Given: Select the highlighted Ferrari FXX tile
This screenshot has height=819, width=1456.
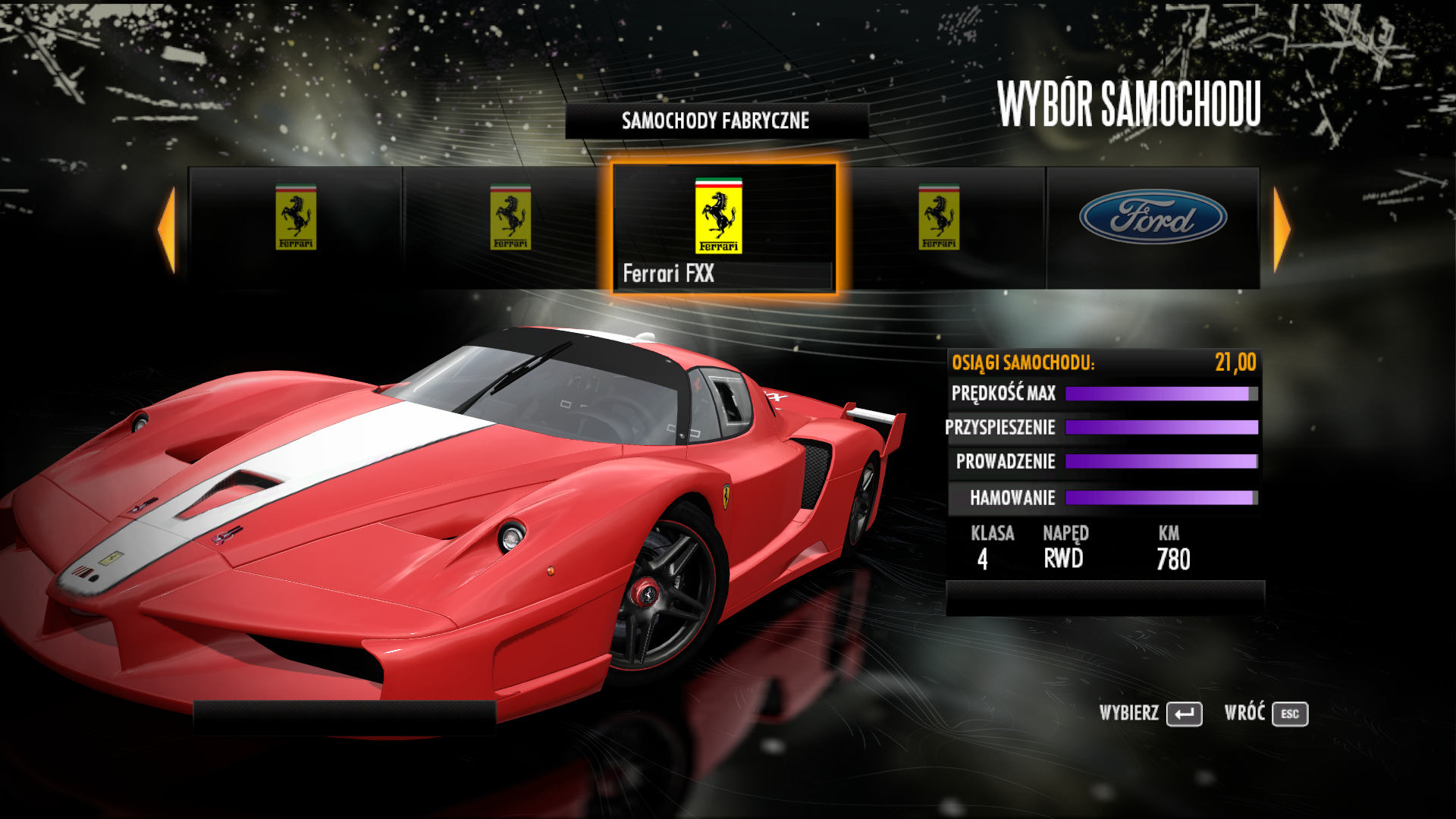Looking at the screenshot, I should (723, 227).
